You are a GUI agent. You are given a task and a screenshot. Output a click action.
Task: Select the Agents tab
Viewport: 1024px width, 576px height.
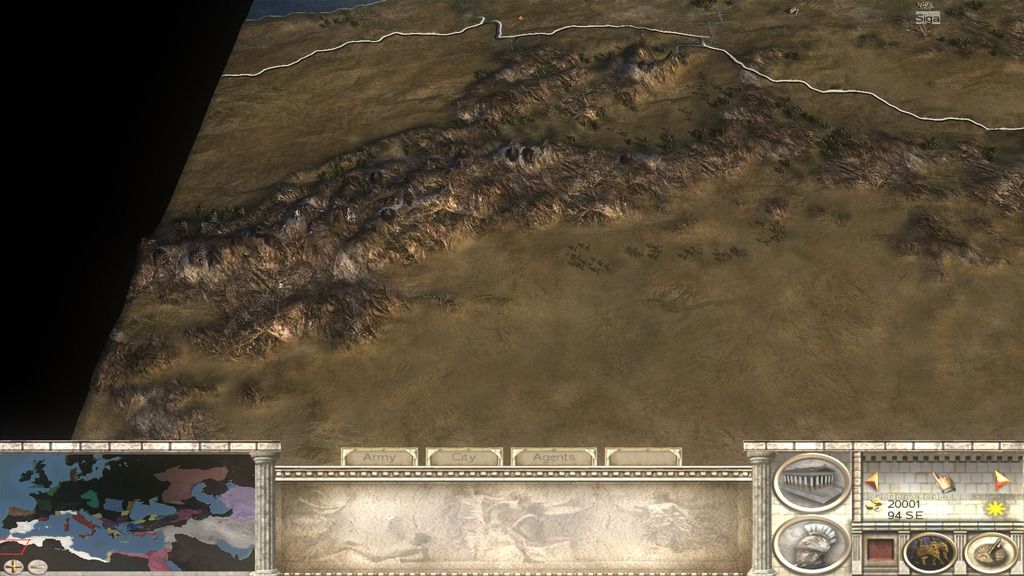pyautogui.click(x=553, y=457)
